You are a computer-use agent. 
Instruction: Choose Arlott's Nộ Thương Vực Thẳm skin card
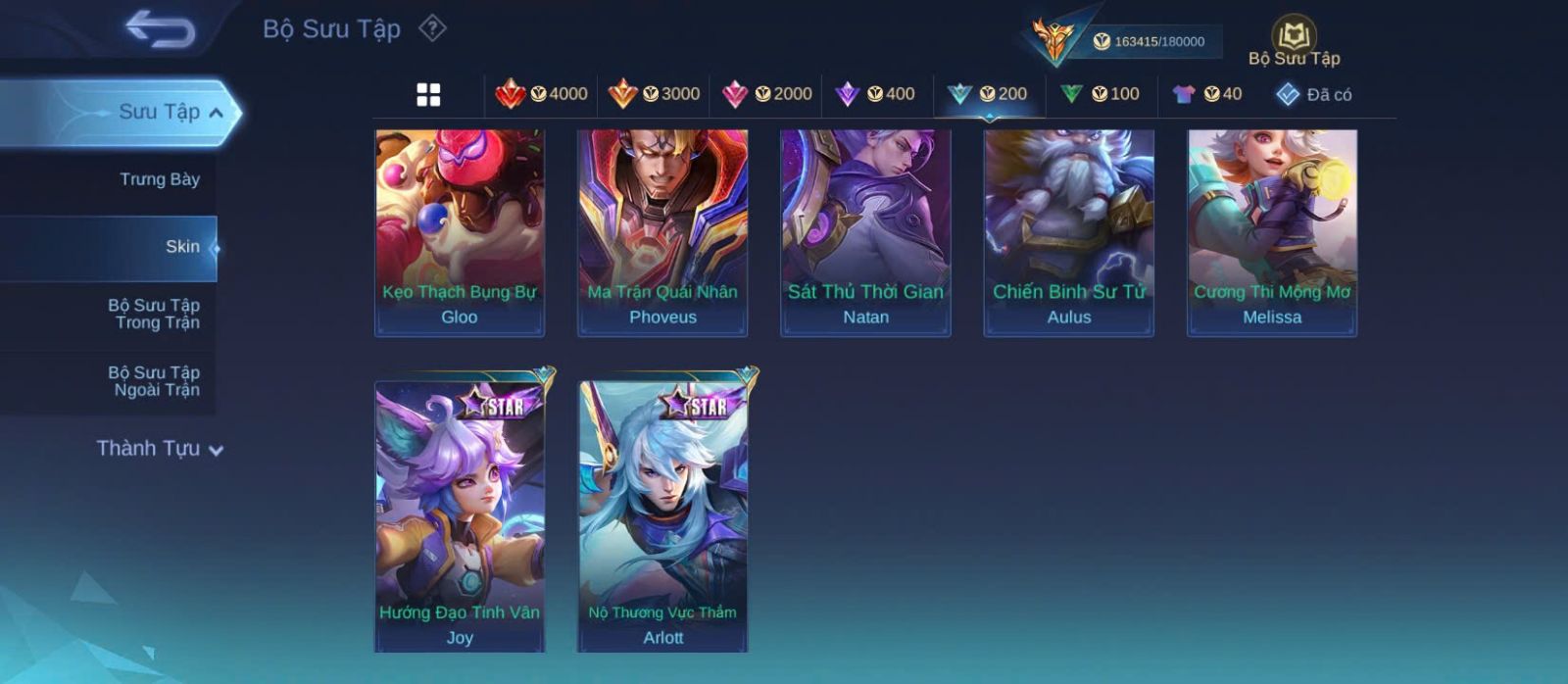663,514
